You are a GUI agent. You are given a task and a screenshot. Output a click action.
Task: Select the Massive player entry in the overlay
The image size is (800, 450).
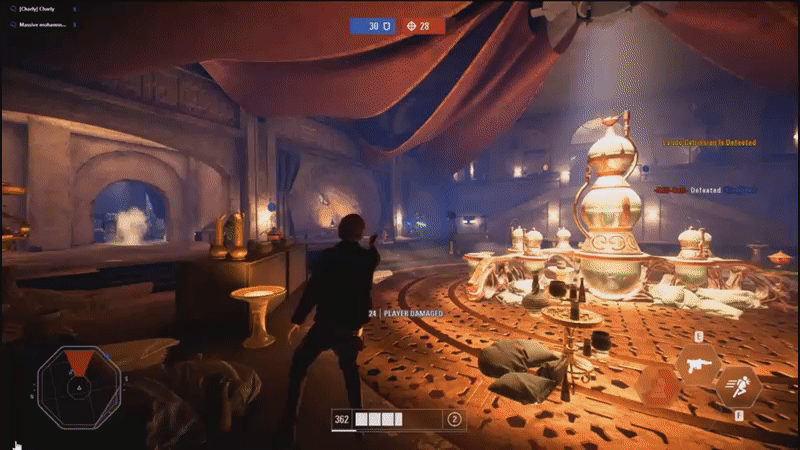tap(42, 24)
